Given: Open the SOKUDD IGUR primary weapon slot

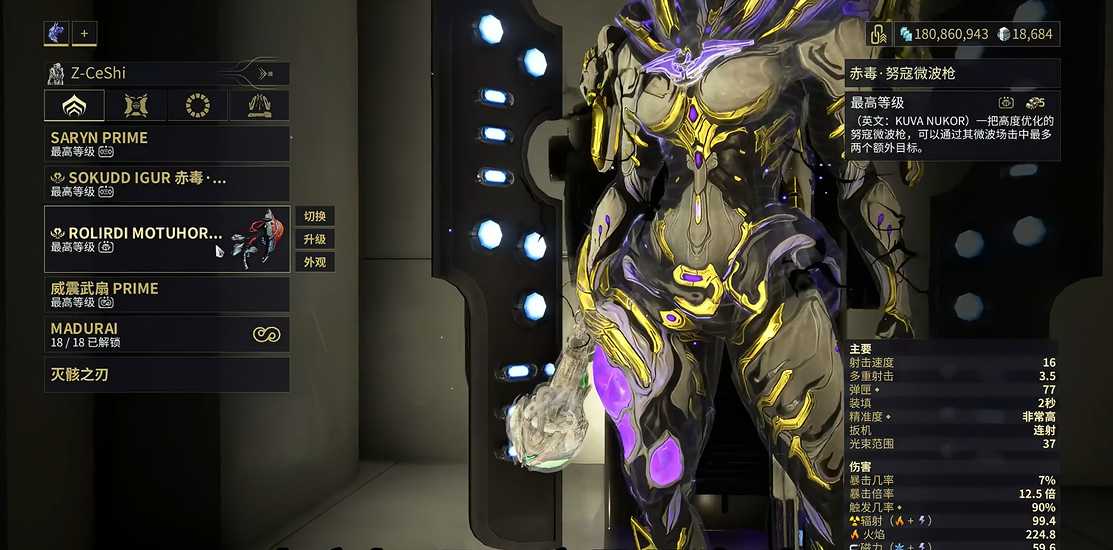Looking at the screenshot, I should [167, 184].
